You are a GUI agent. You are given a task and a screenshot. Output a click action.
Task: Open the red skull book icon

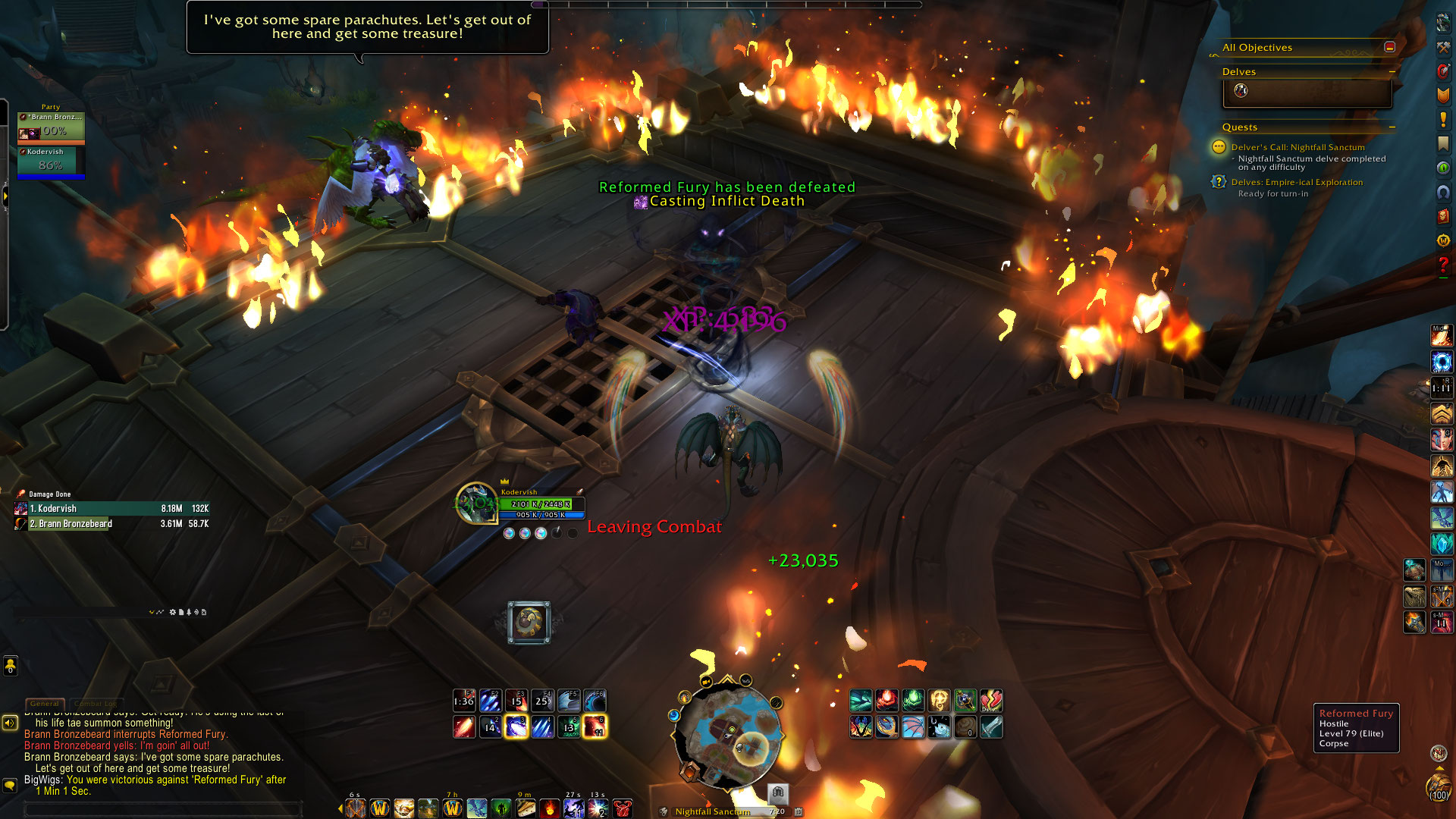pyautogui.click(x=1443, y=216)
